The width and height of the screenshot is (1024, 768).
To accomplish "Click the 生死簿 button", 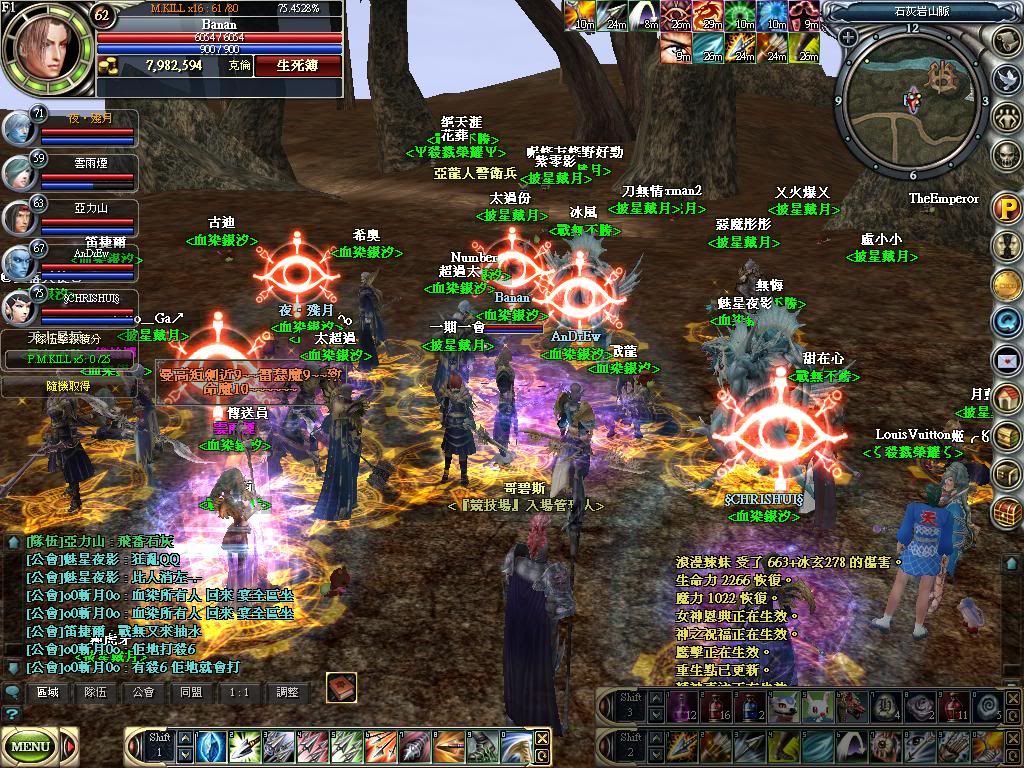I will [x=297, y=65].
